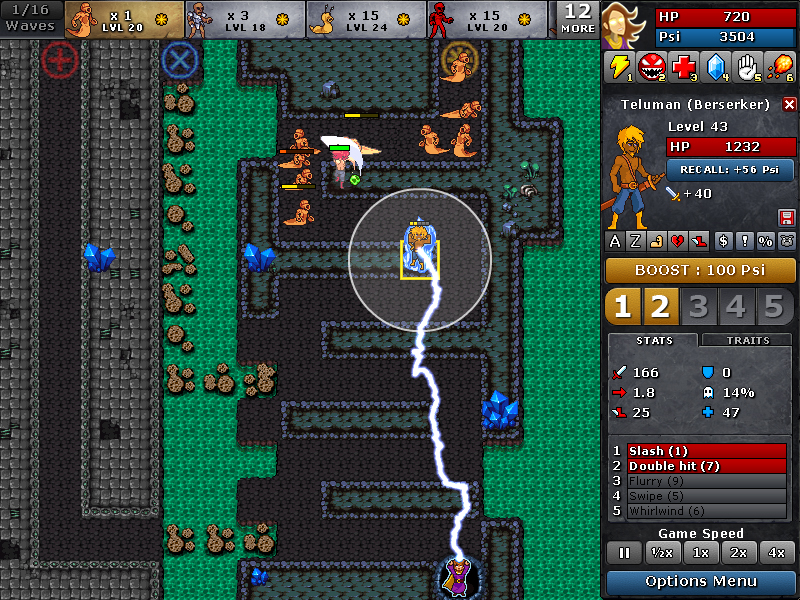800x600 pixels.
Task: Use the red cross healing spell
Action: click(x=684, y=67)
